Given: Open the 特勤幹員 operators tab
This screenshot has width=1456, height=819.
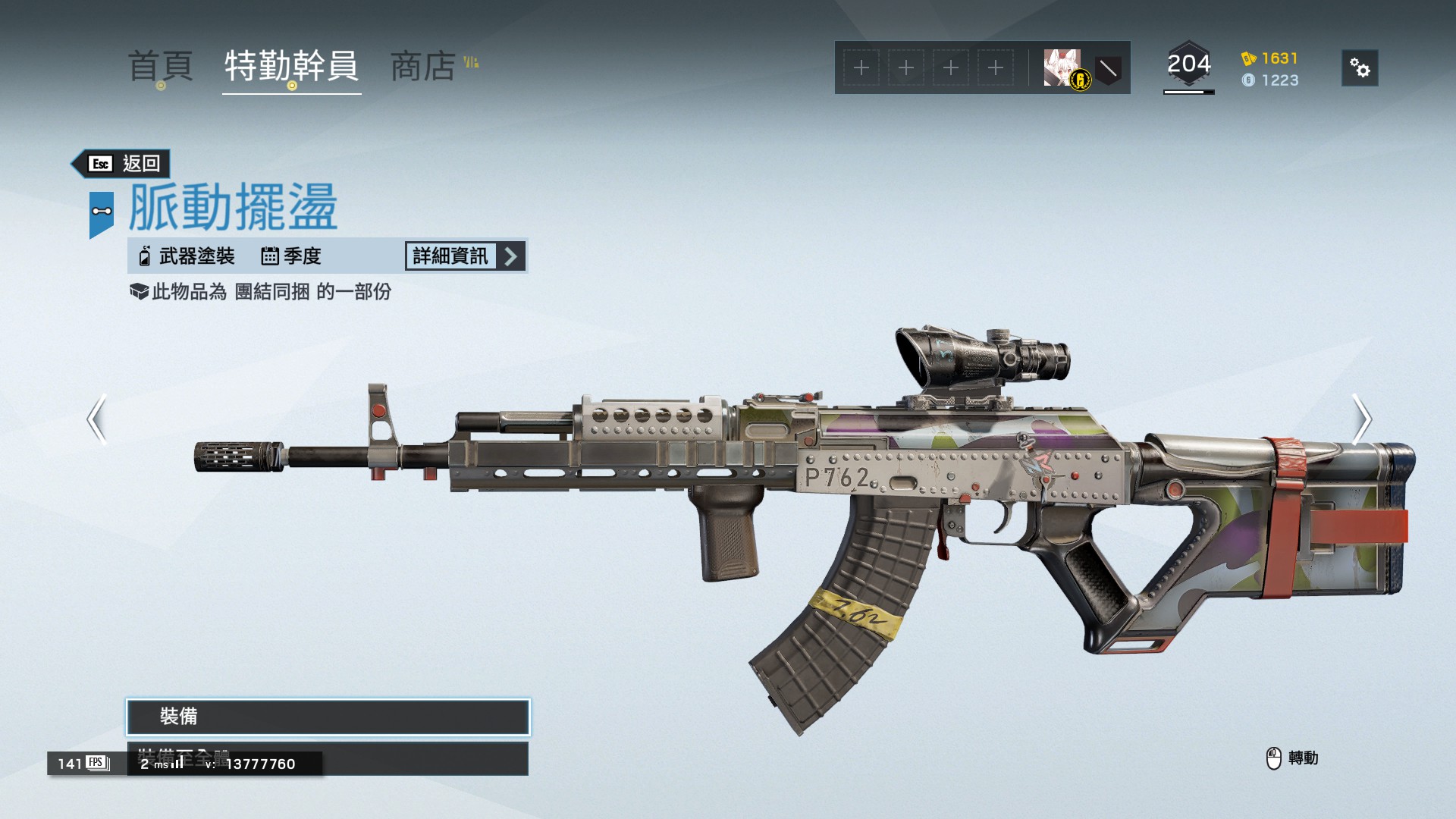Looking at the screenshot, I should (x=291, y=66).
